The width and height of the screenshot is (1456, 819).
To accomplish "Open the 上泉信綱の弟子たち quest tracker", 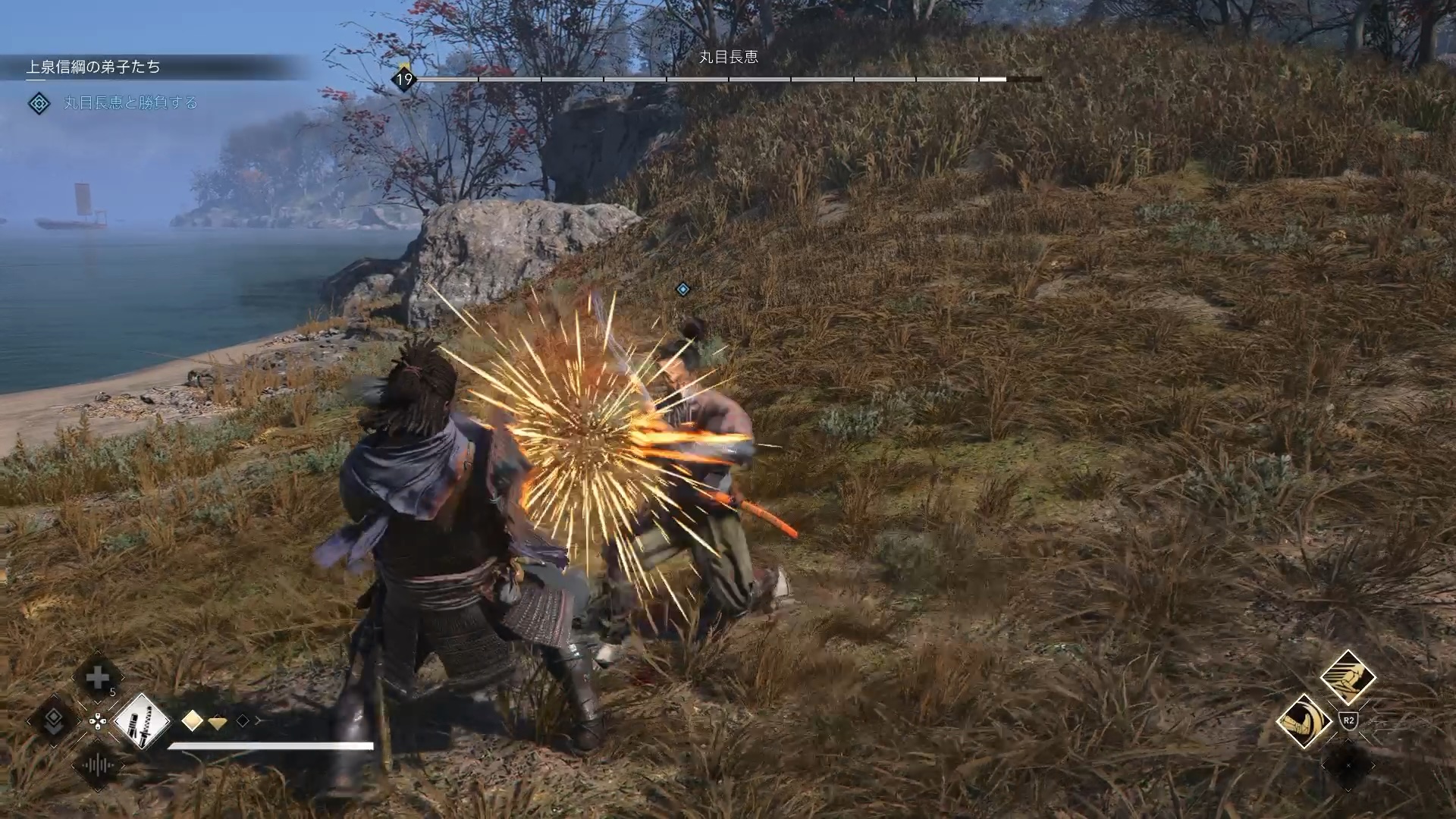I will coord(93,67).
